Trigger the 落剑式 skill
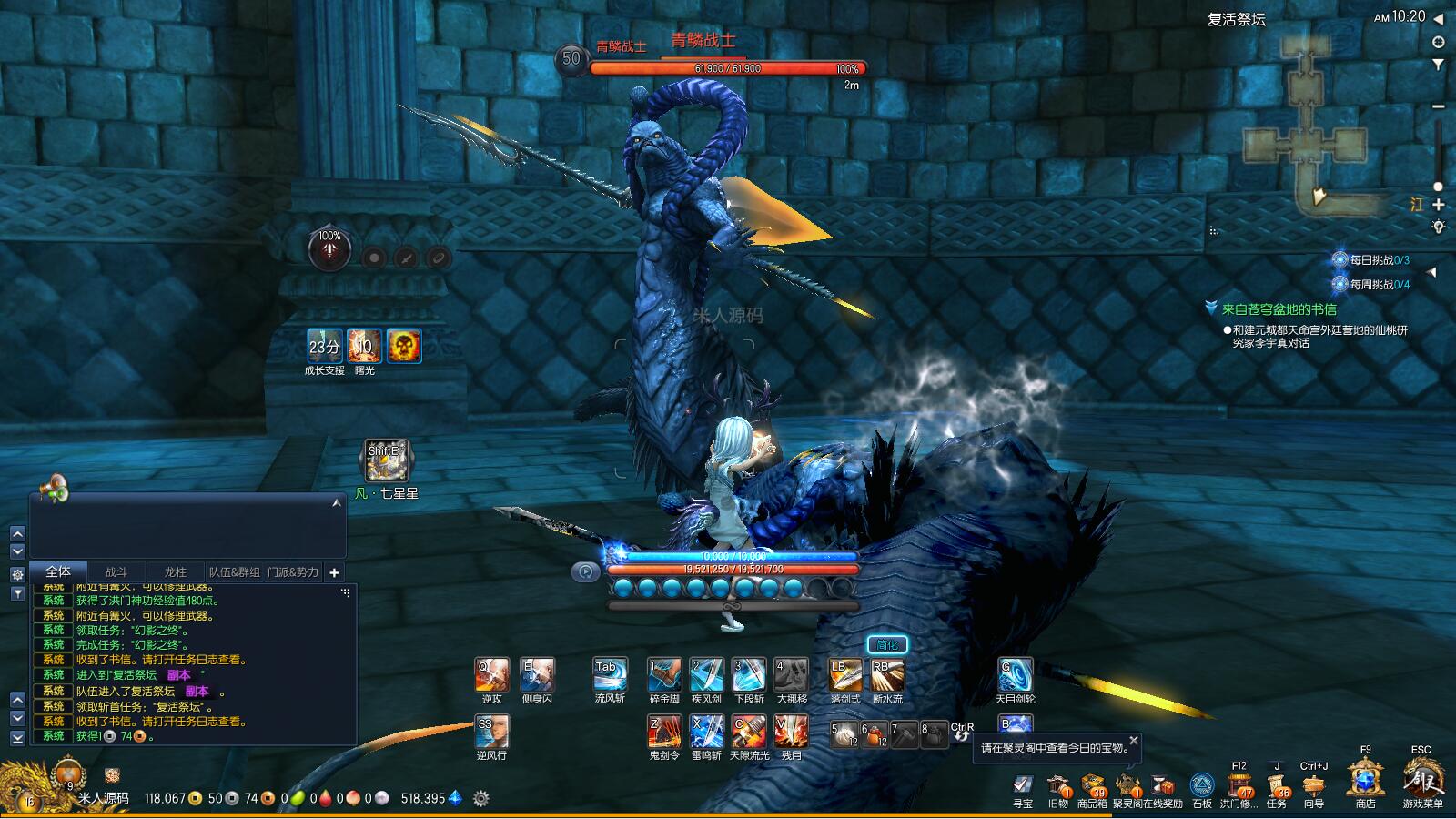1456x819 pixels. (x=844, y=675)
